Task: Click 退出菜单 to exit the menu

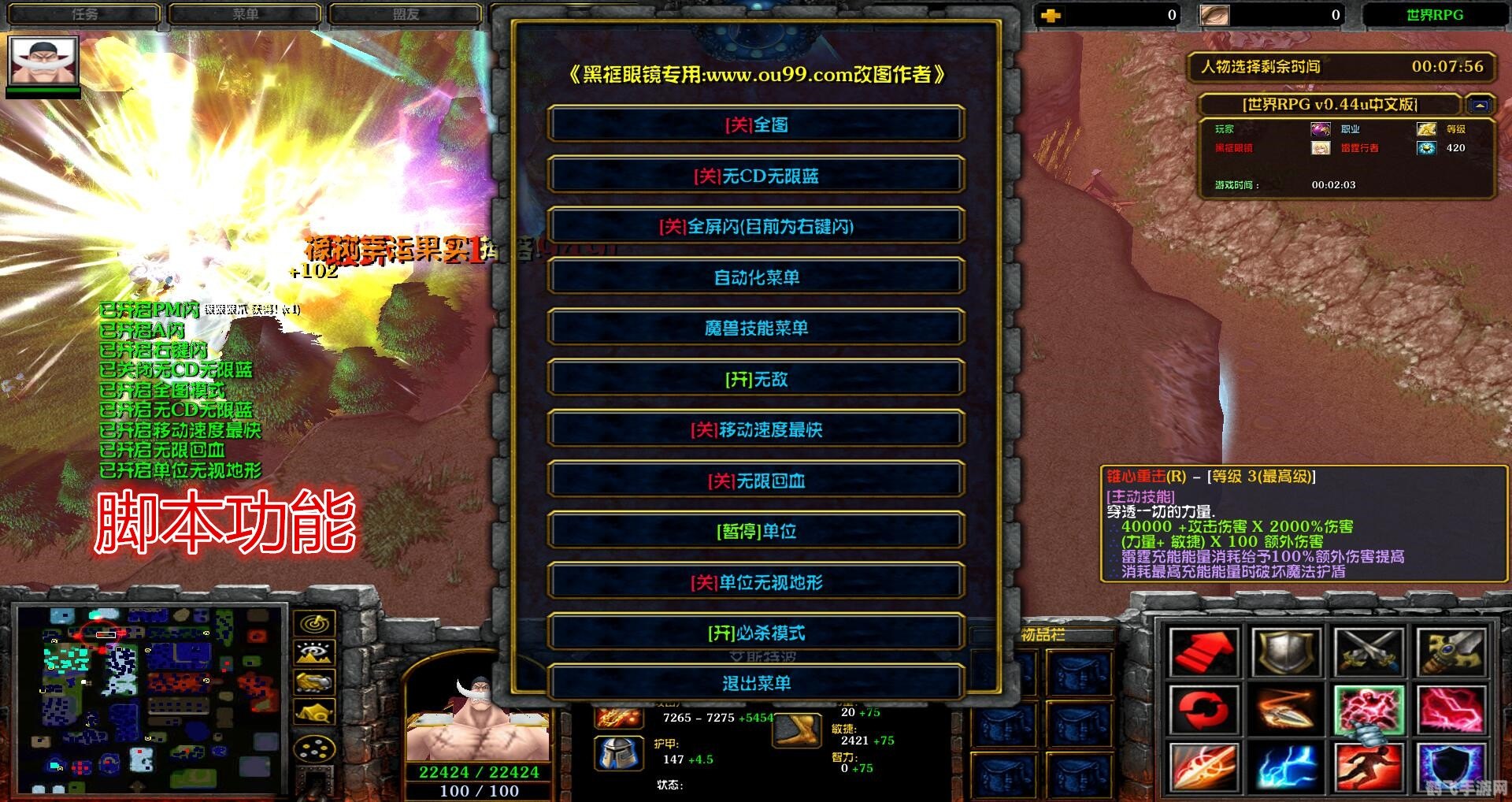Action: pyautogui.click(x=758, y=684)
